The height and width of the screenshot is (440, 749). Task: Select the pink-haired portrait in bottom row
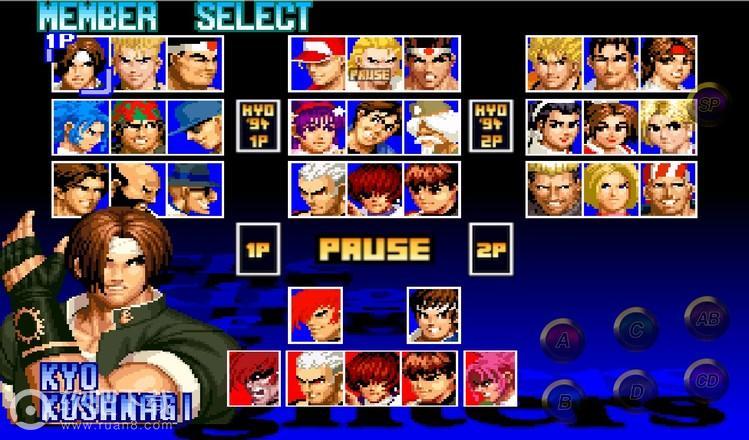490,377
